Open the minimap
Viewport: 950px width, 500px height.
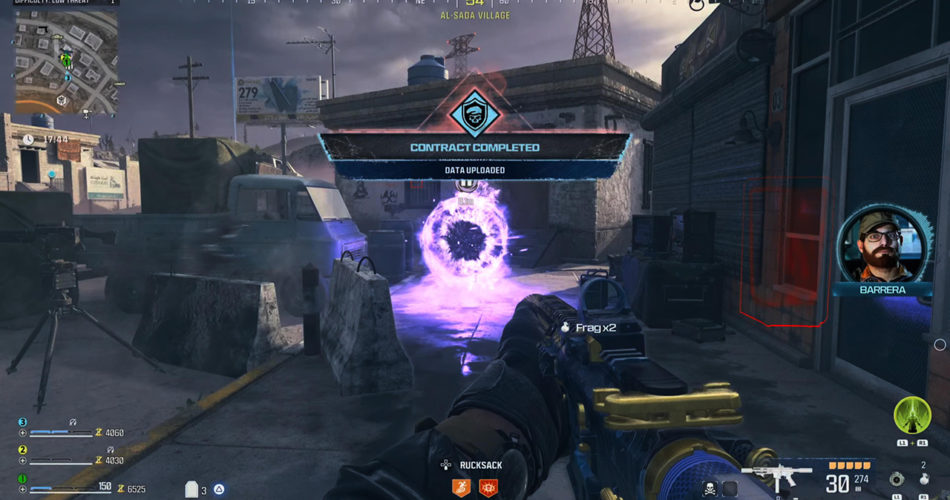coord(66,62)
